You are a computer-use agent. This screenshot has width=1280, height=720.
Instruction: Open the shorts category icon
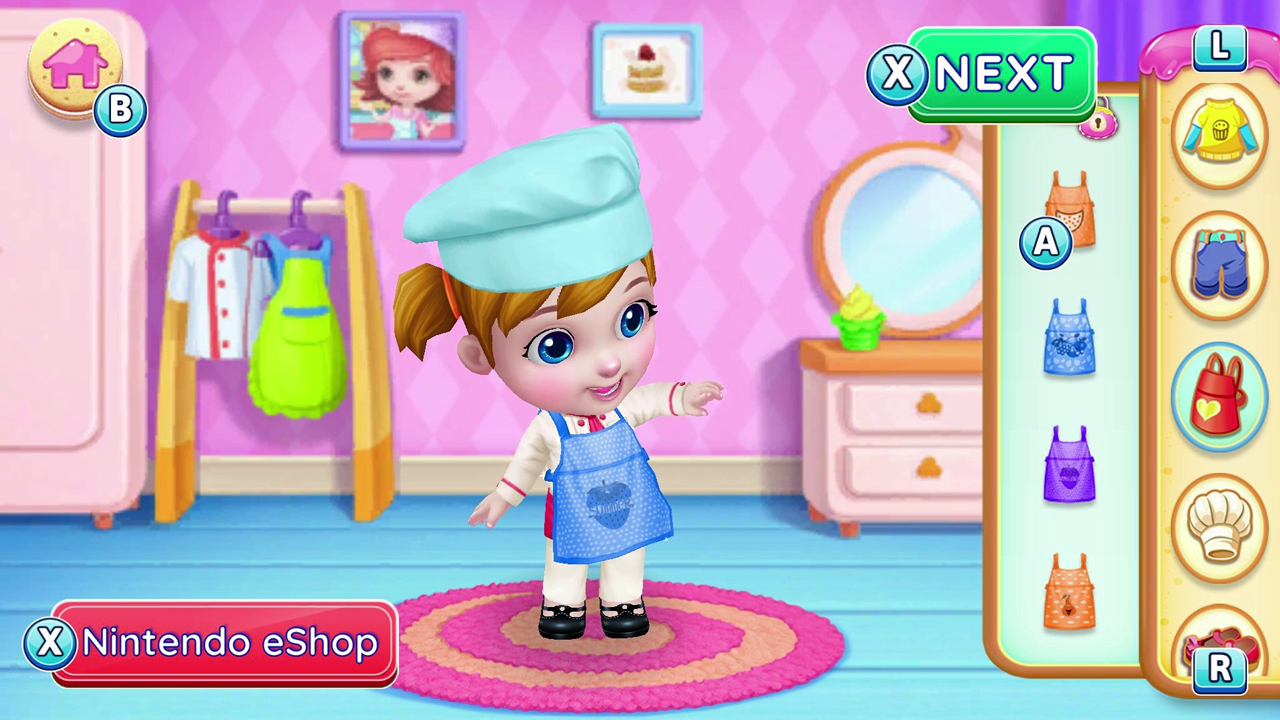[1219, 265]
